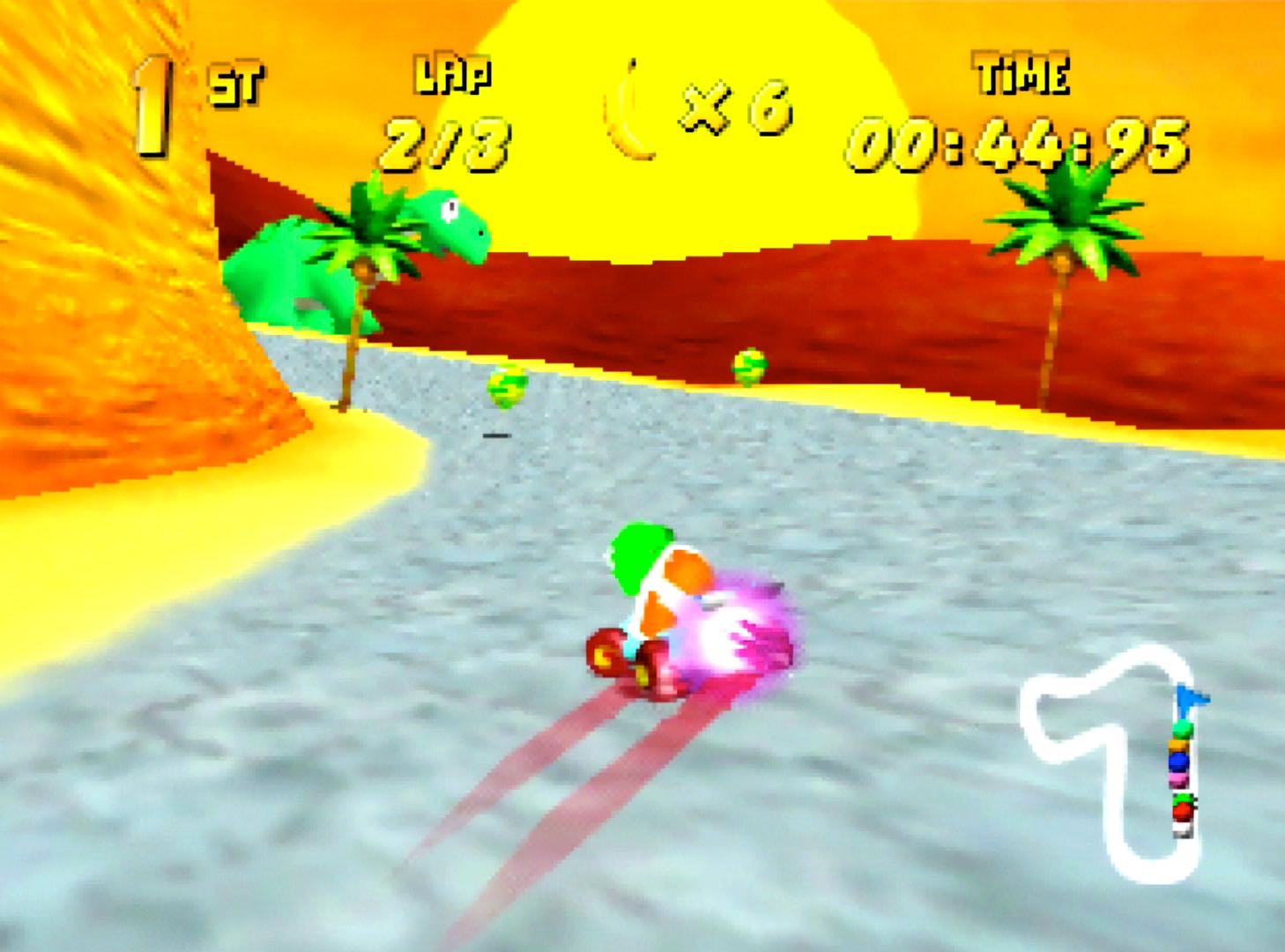The height and width of the screenshot is (952, 1285).
Task: Click the orange racer dot on the minimap
Action: (1177, 746)
